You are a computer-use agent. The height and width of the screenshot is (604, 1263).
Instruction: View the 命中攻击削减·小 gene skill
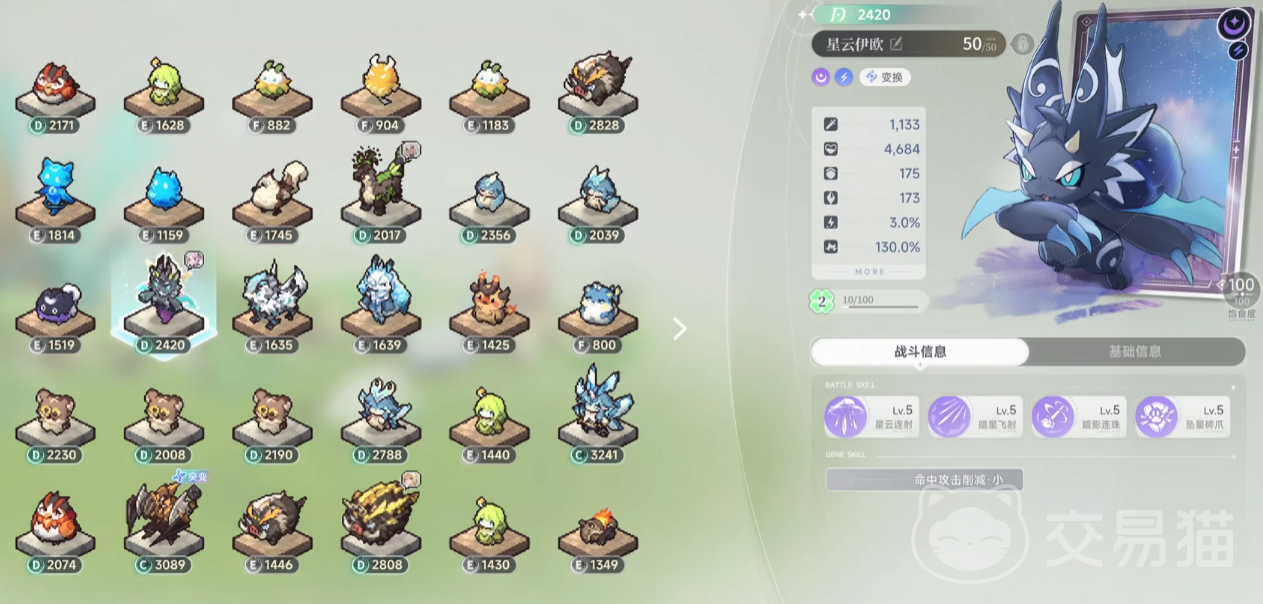(924, 480)
